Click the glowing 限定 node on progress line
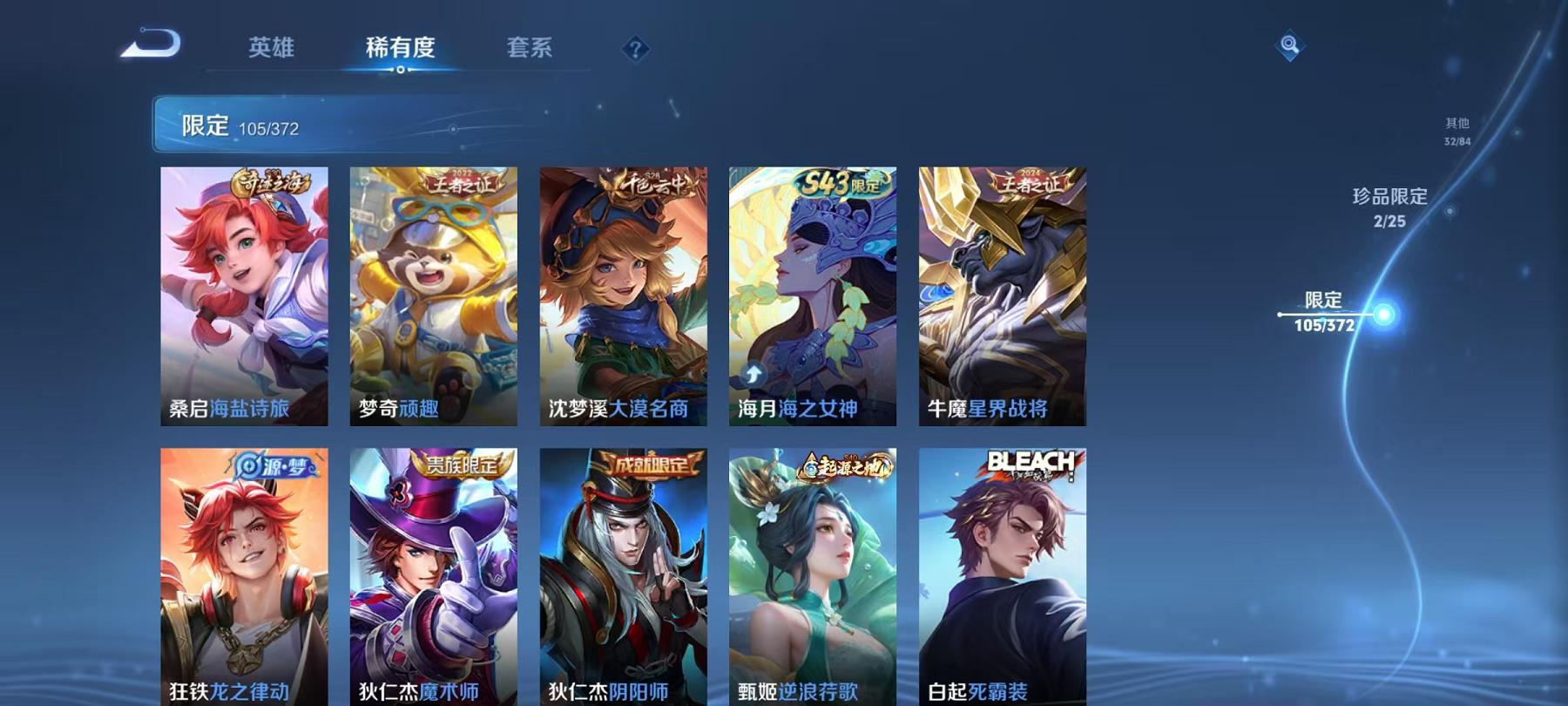 [1383, 310]
